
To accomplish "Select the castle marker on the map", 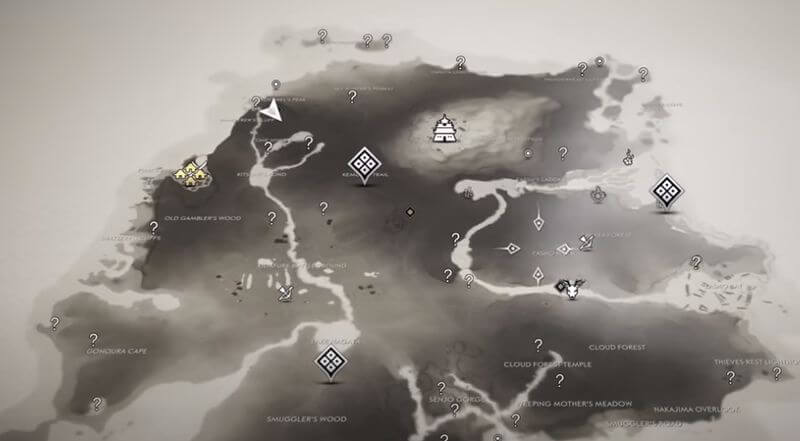I will coord(443,128).
